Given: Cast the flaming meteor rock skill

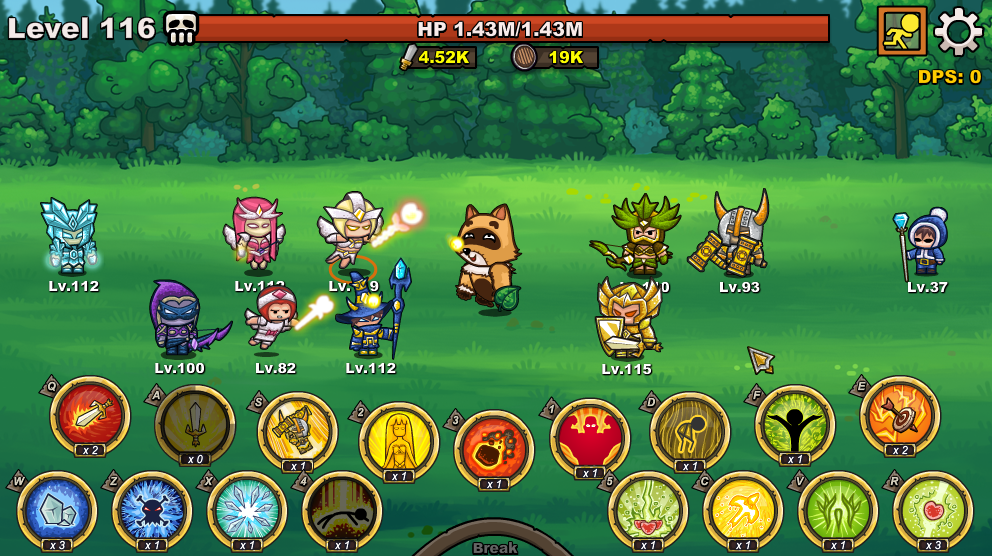Looking at the screenshot, I should click(494, 449).
